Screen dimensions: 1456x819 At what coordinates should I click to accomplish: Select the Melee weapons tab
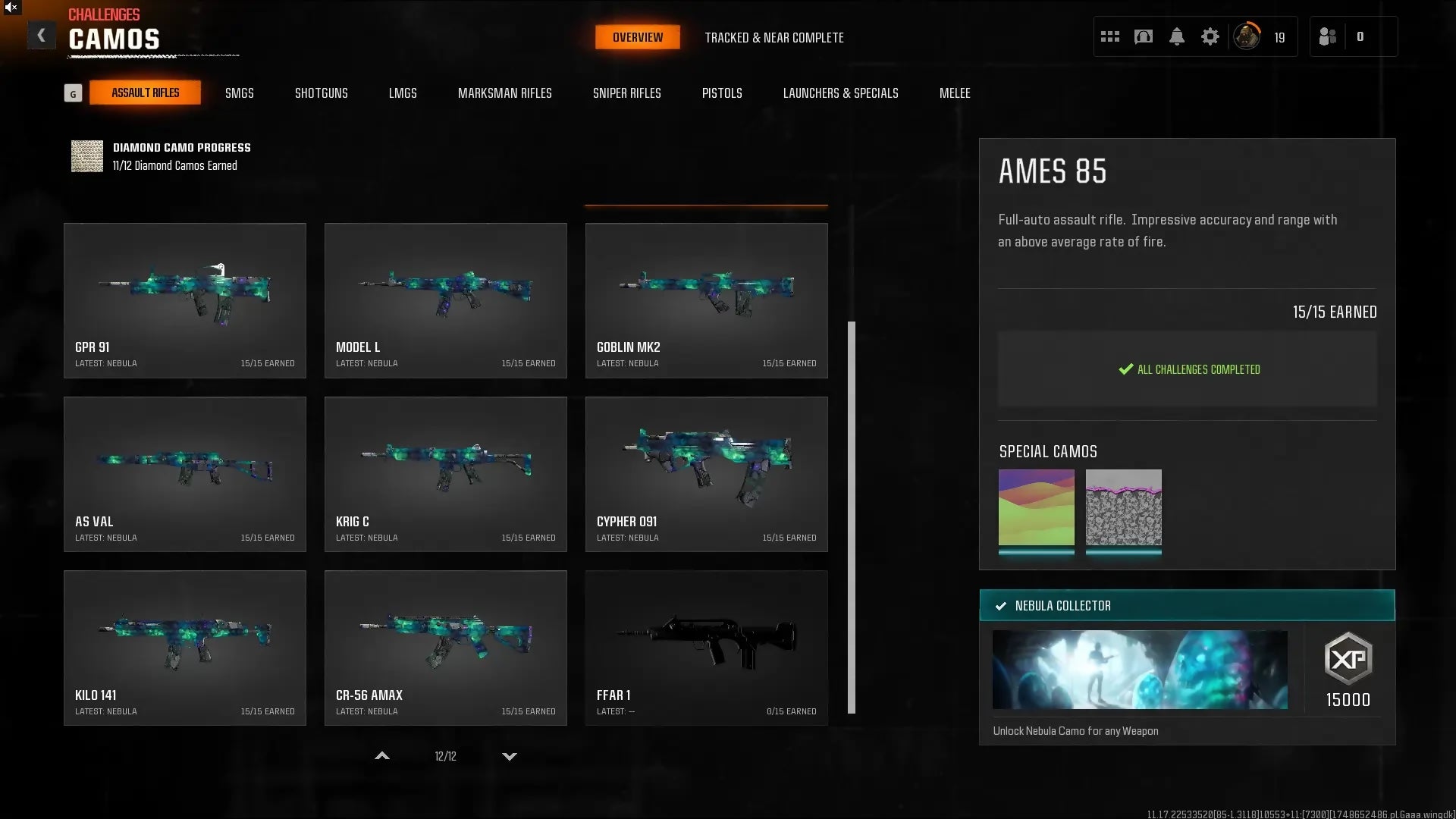click(x=954, y=93)
